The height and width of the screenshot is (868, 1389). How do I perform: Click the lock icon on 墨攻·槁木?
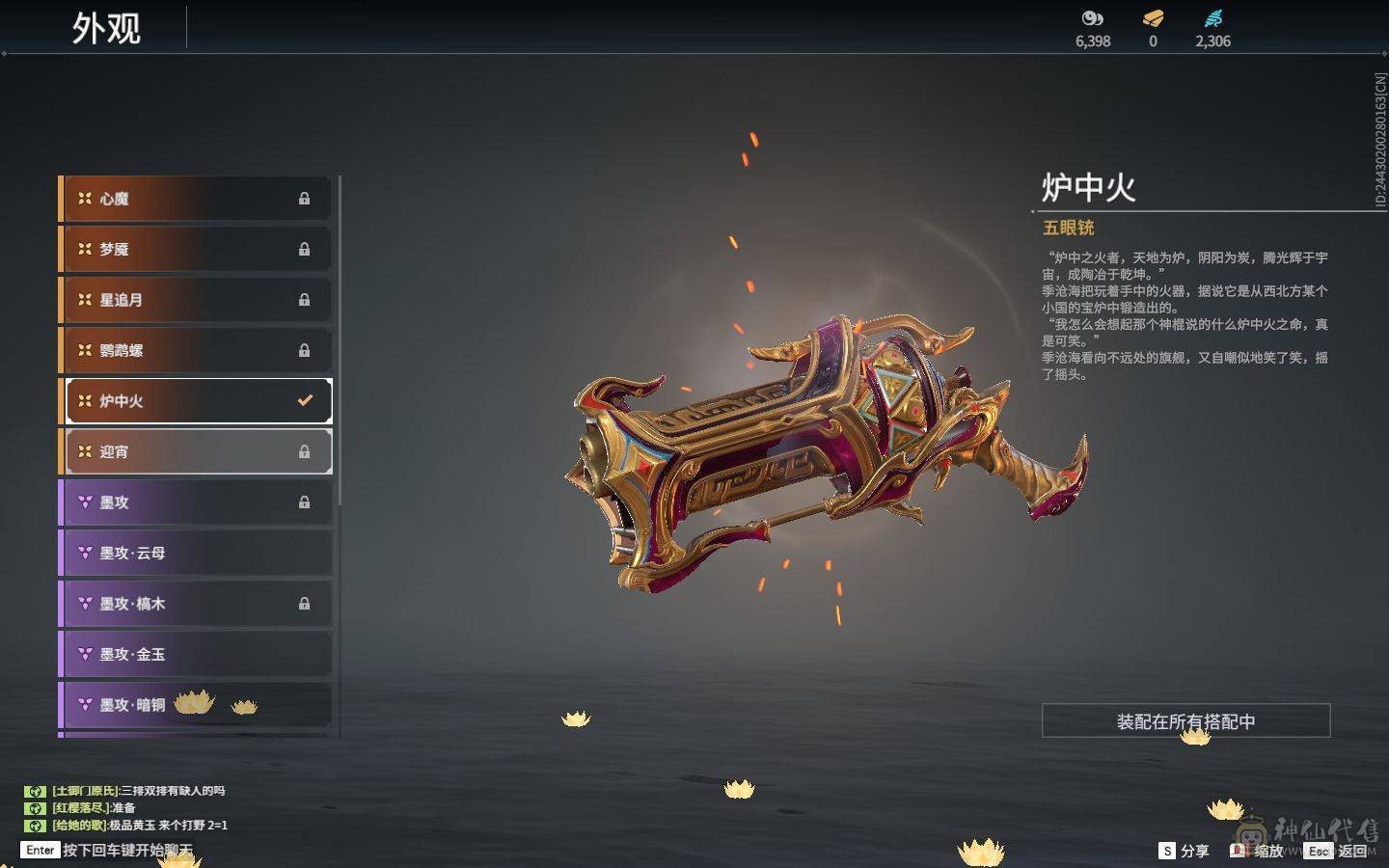[305, 603]
